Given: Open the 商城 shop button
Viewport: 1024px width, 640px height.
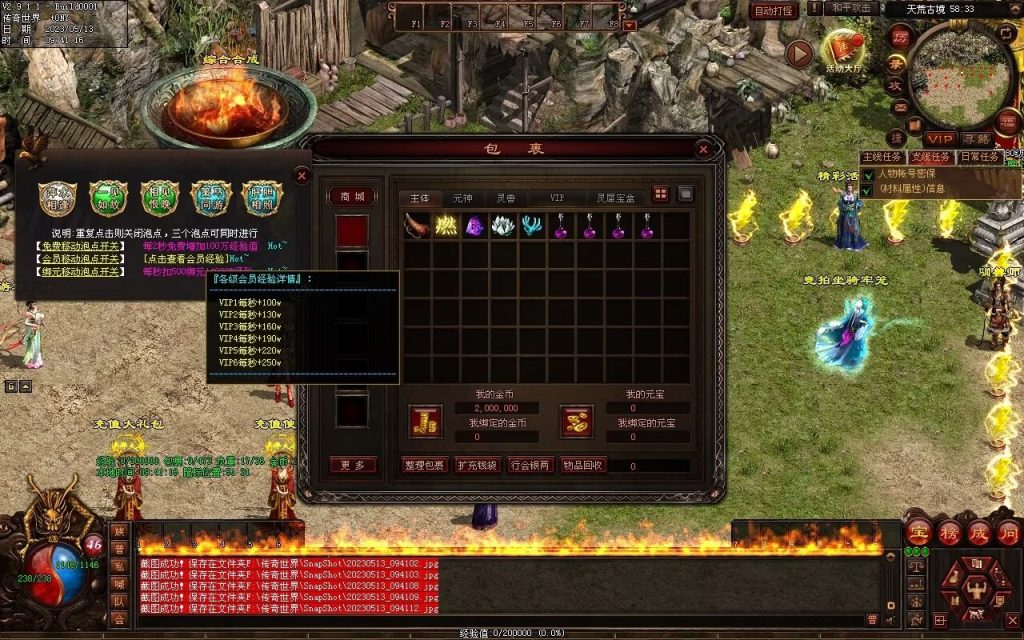Looking at the screenshot, I should [x=353, y=197].
